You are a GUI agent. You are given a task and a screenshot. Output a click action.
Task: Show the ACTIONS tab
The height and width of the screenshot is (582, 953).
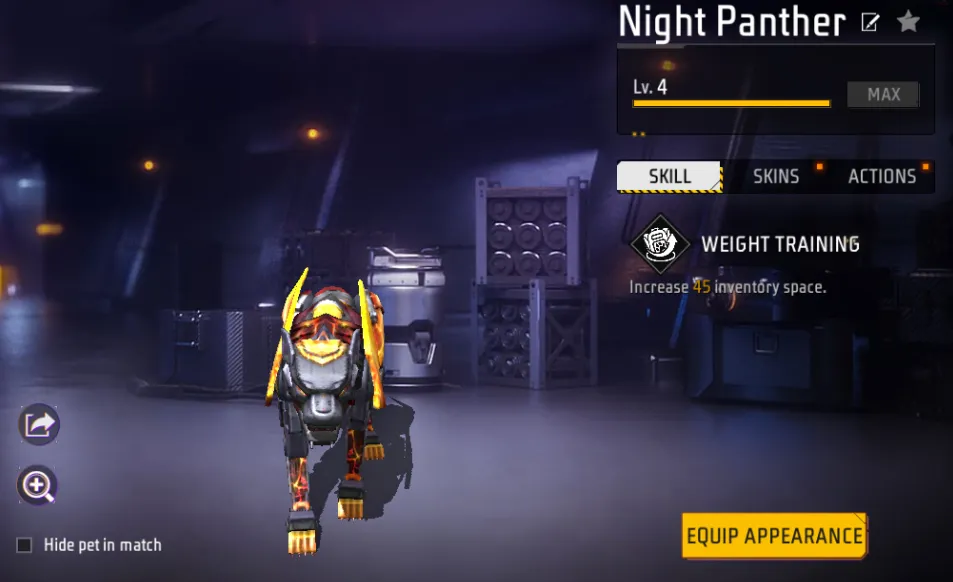(x=882, y=177)
